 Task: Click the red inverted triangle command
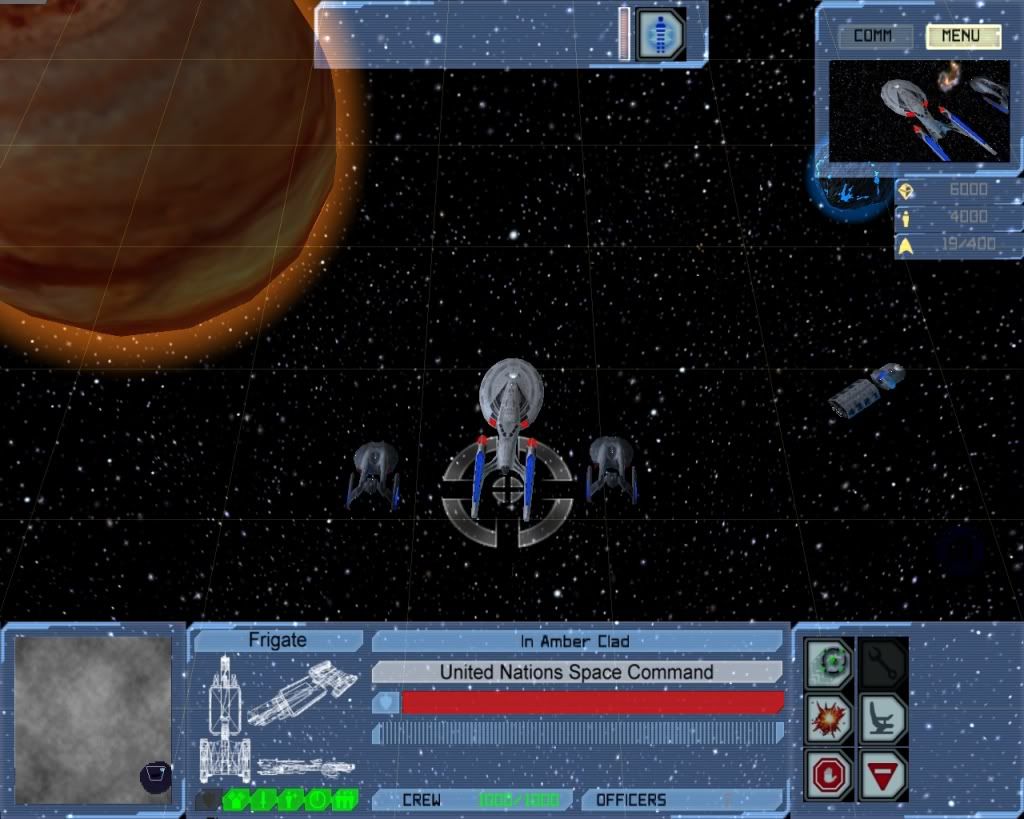point(883,774)
